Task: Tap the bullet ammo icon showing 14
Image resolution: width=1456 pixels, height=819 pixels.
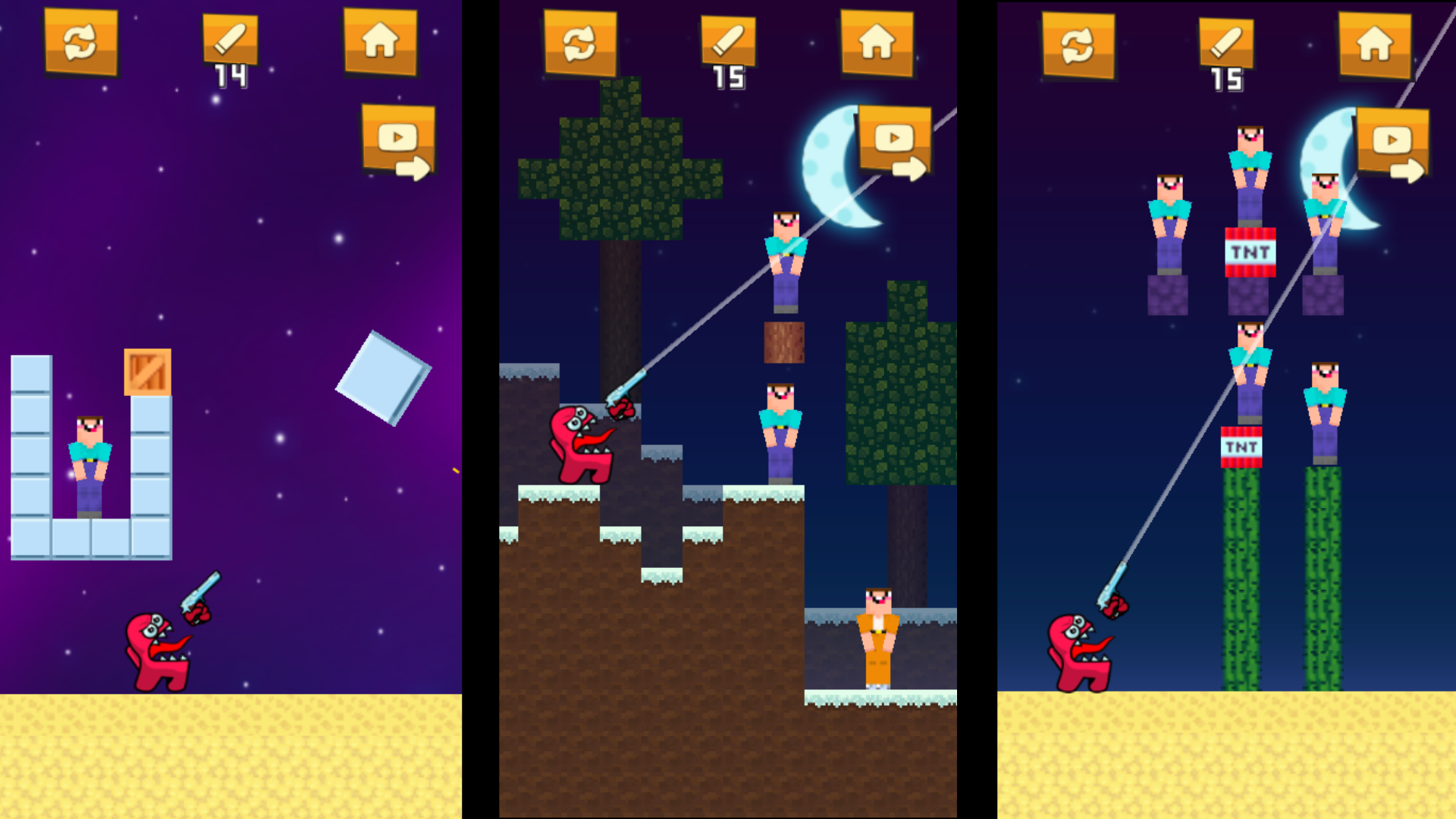Action: tap(230, 38)
